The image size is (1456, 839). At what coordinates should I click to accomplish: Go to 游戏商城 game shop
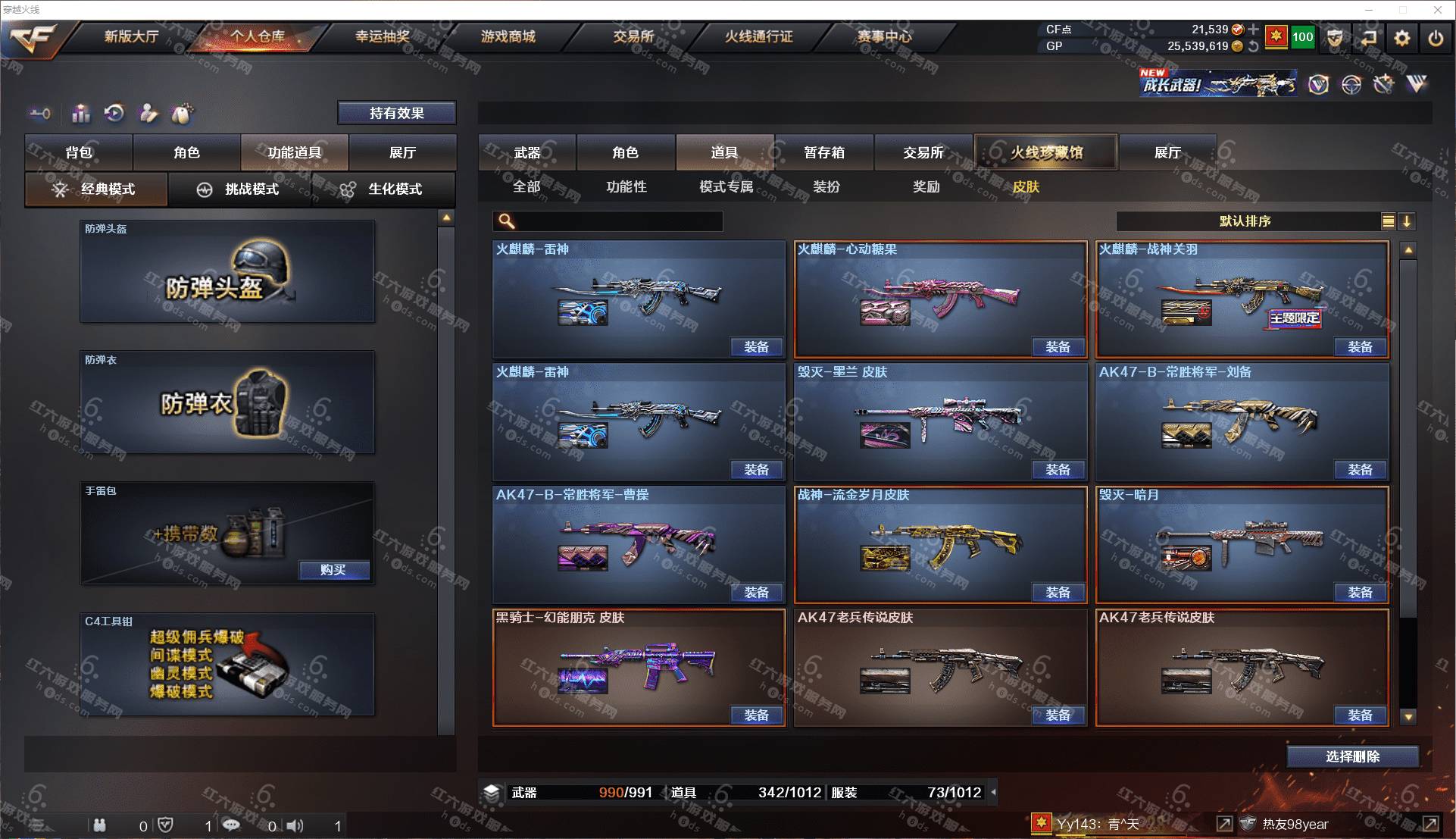[508, 36]
